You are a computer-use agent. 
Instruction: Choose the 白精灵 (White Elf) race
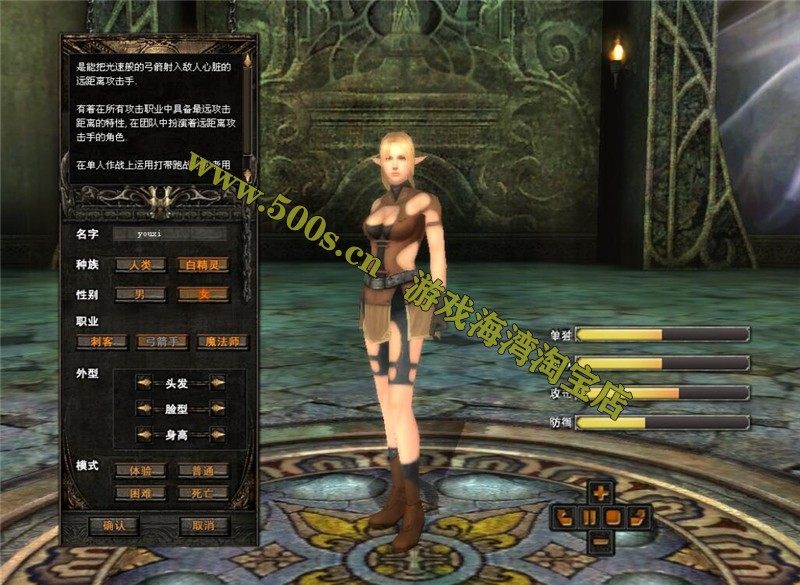tap(203, 265)
